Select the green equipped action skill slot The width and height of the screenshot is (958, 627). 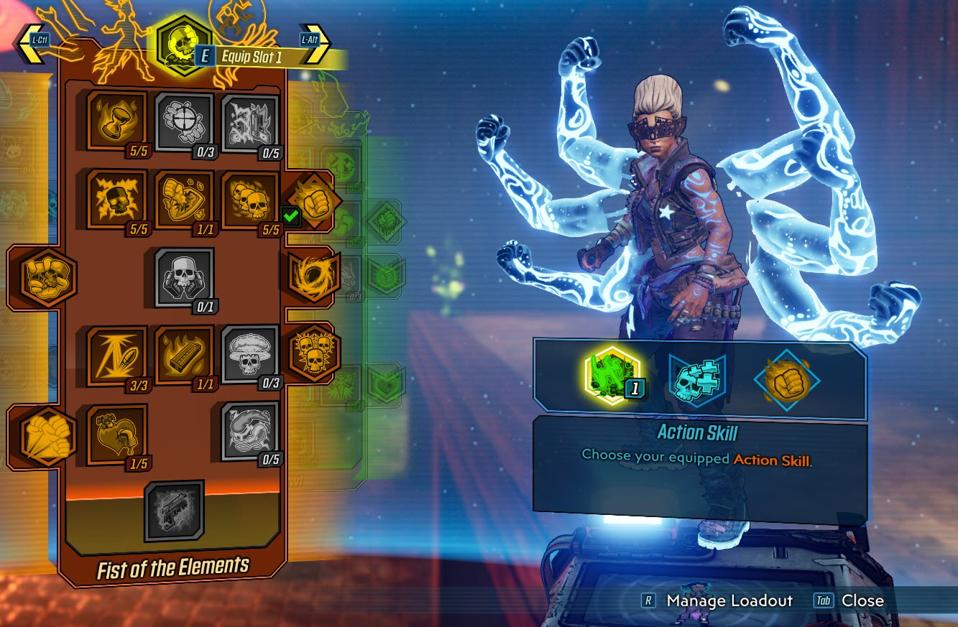point(612,378)
